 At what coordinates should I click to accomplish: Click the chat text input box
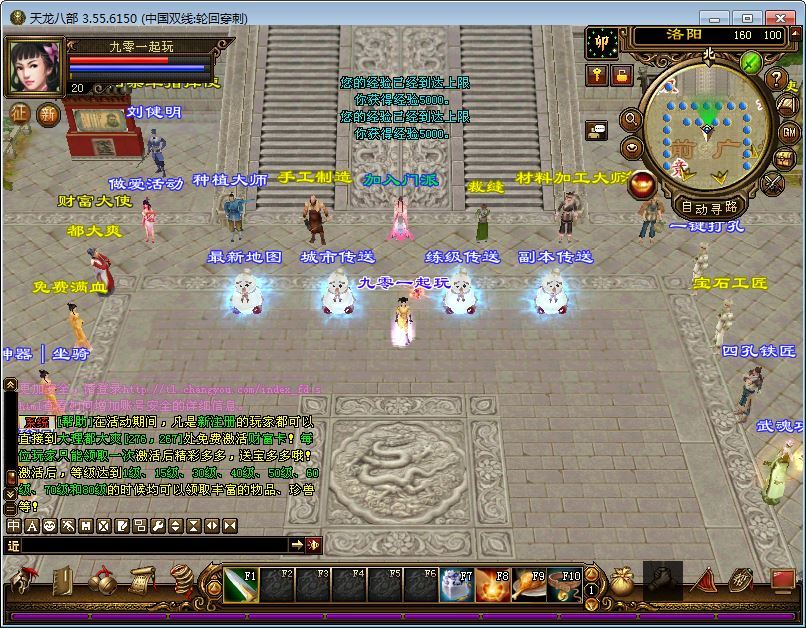(x=150, y=545)
